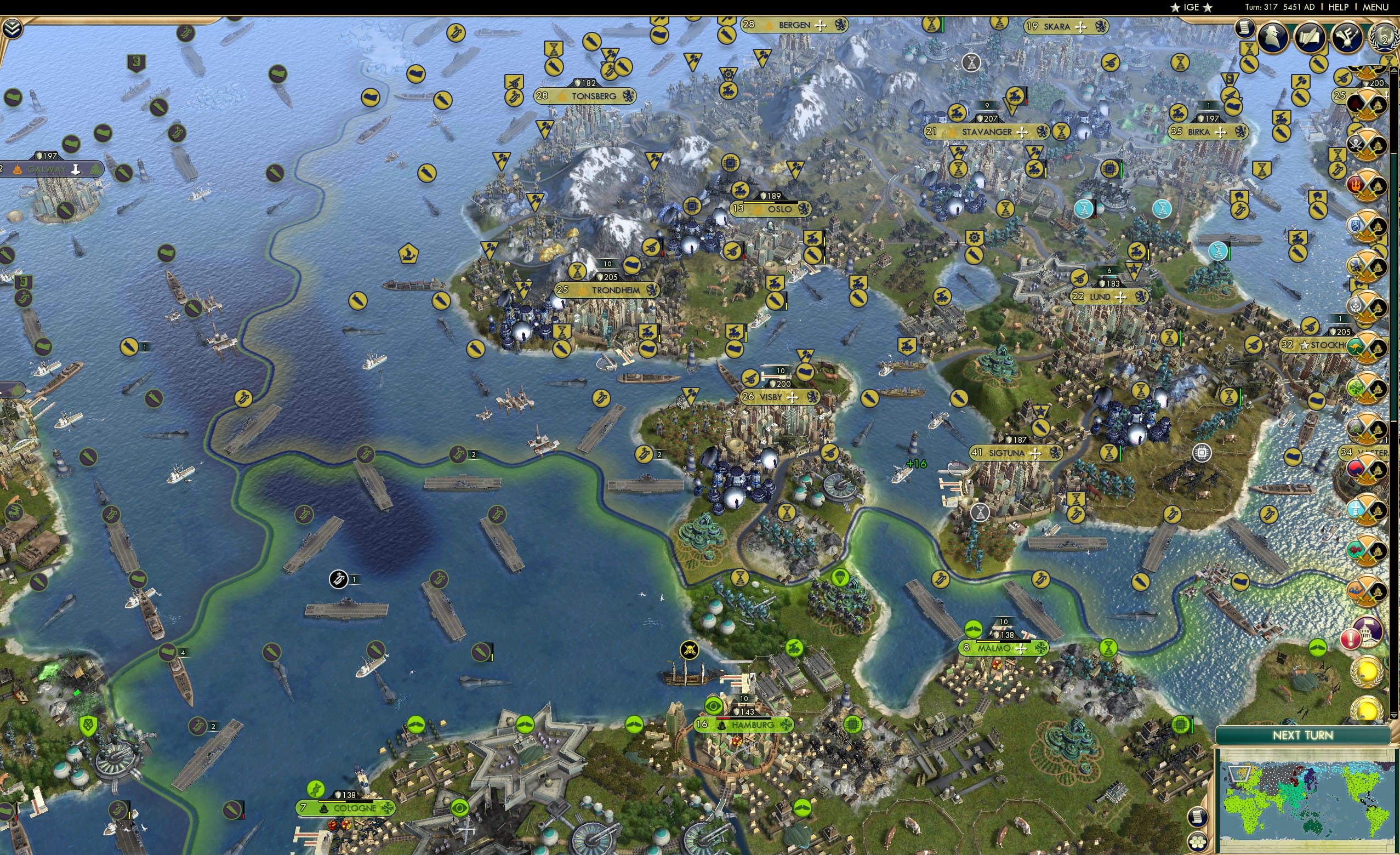Open HELP from the top bar

pyautogui.click(x=1340, y=7)
